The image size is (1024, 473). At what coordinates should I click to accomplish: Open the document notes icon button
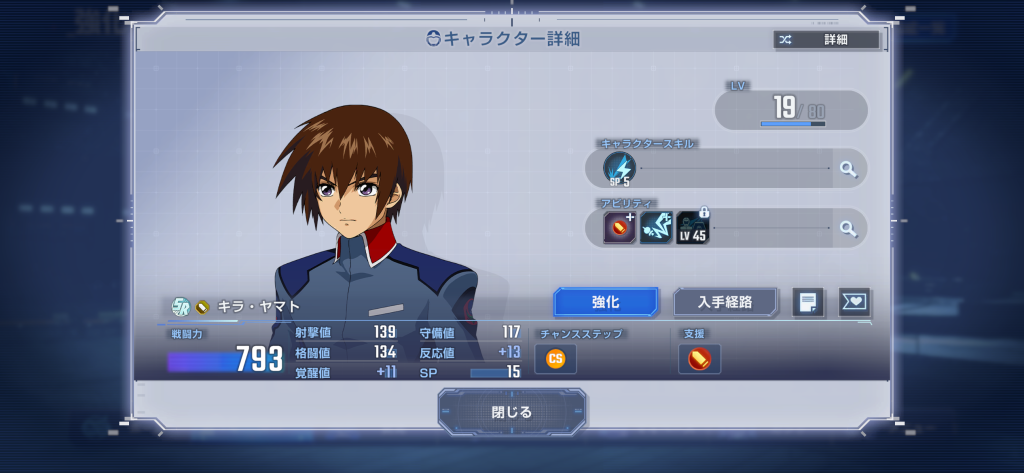click(x=808, y=302)
